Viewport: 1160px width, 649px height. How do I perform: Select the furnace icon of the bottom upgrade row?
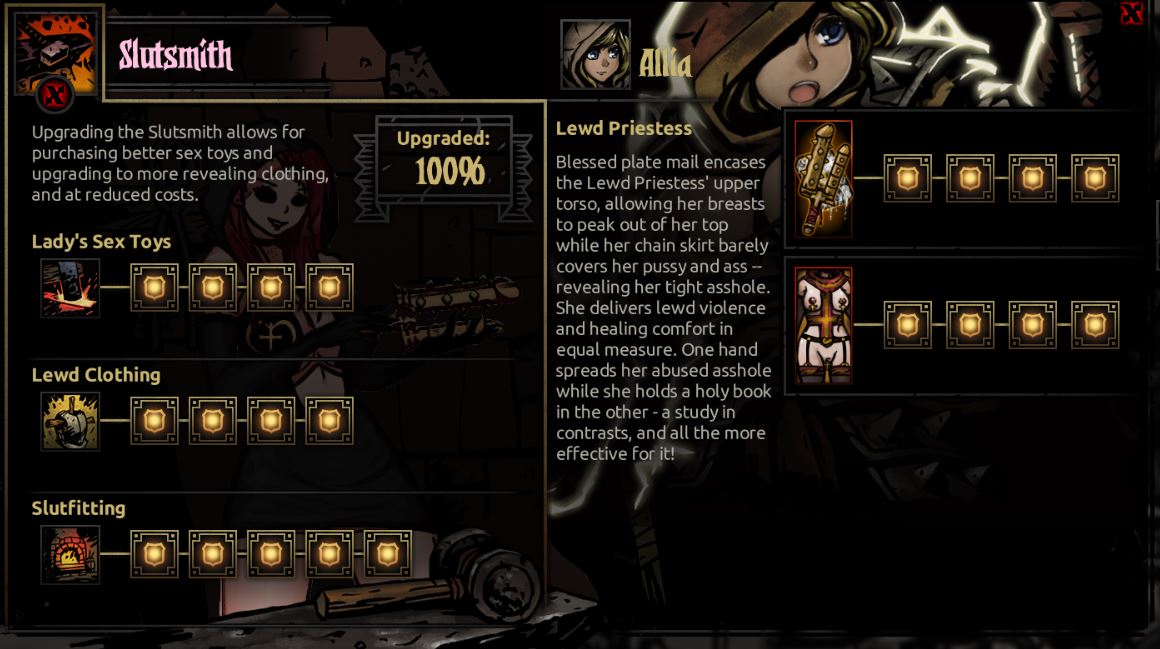tap(70, 554)
